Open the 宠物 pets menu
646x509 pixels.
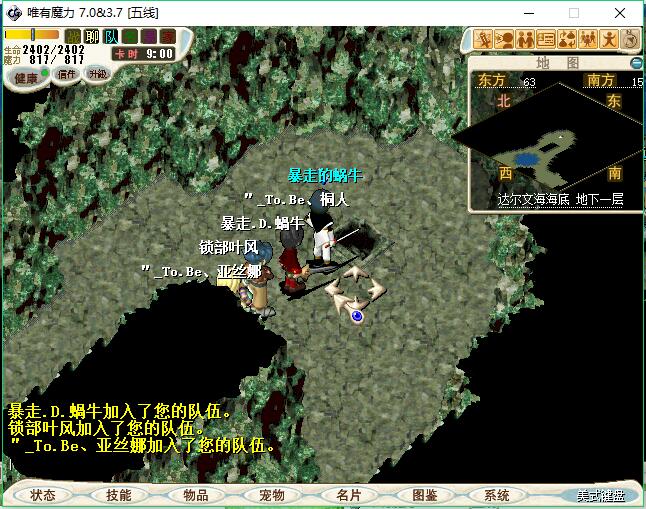click(x=272, y=495)
